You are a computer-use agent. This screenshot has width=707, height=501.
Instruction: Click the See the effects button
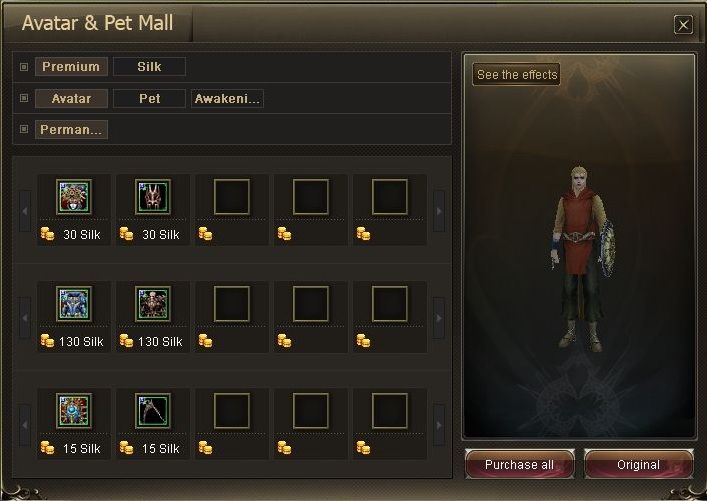click(x=517, y=75)
